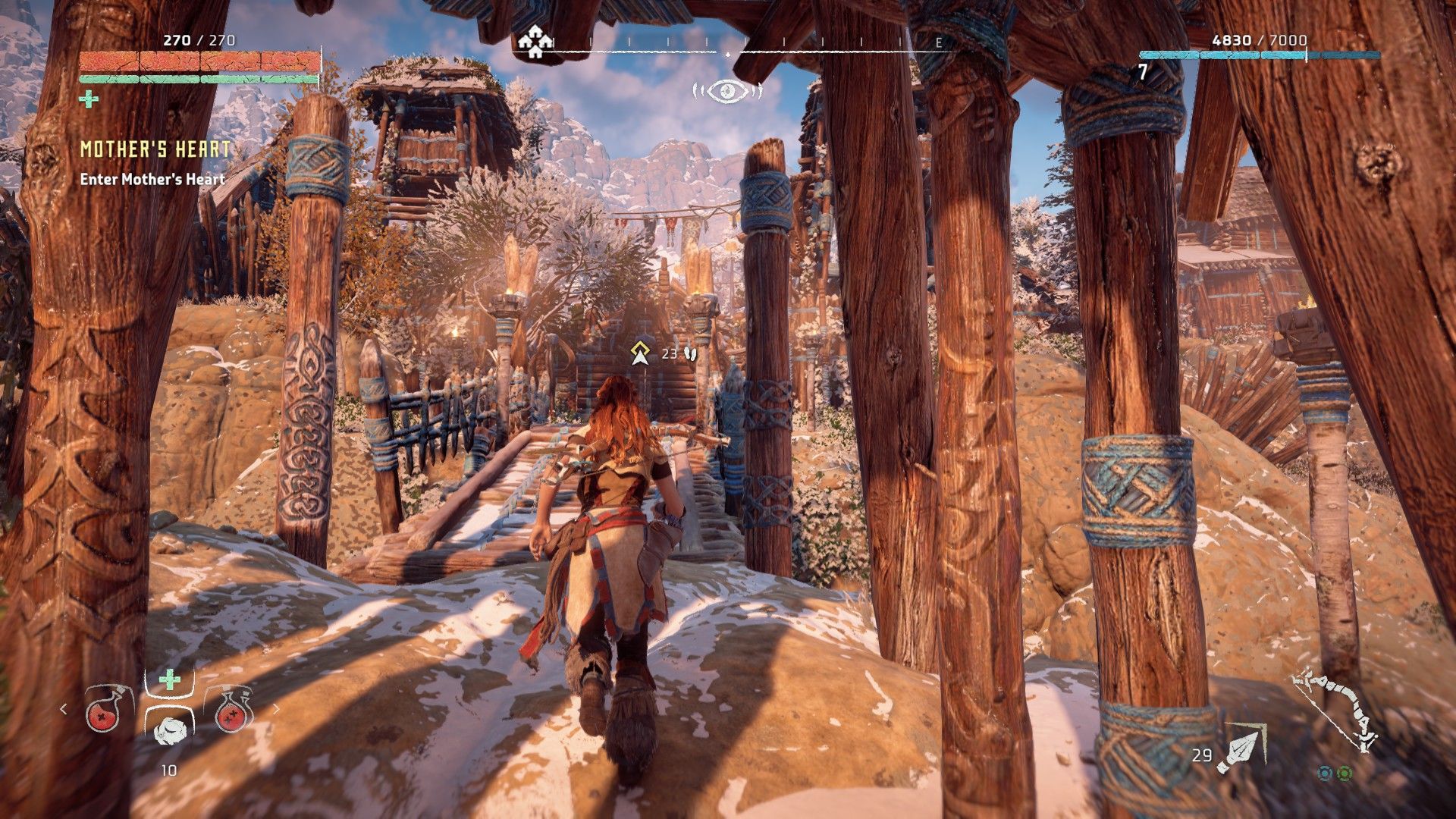The width and height of the screenshot is (1456, 819).
Task: Click the equipped bow weapon icon
Action: point(1336,710)
